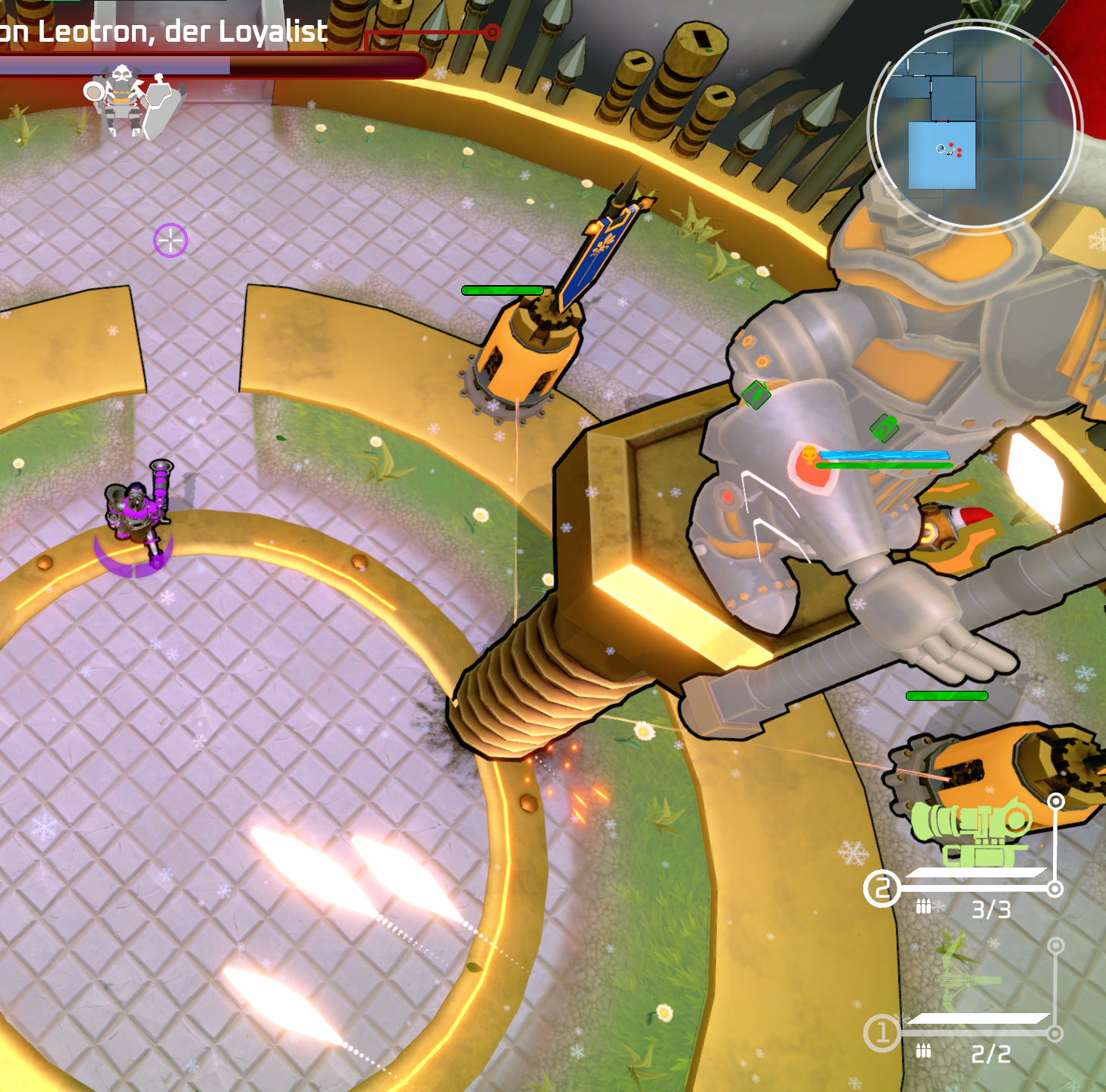
Task: Click the boss portrait icon under the name
Action: click(123, 99)
